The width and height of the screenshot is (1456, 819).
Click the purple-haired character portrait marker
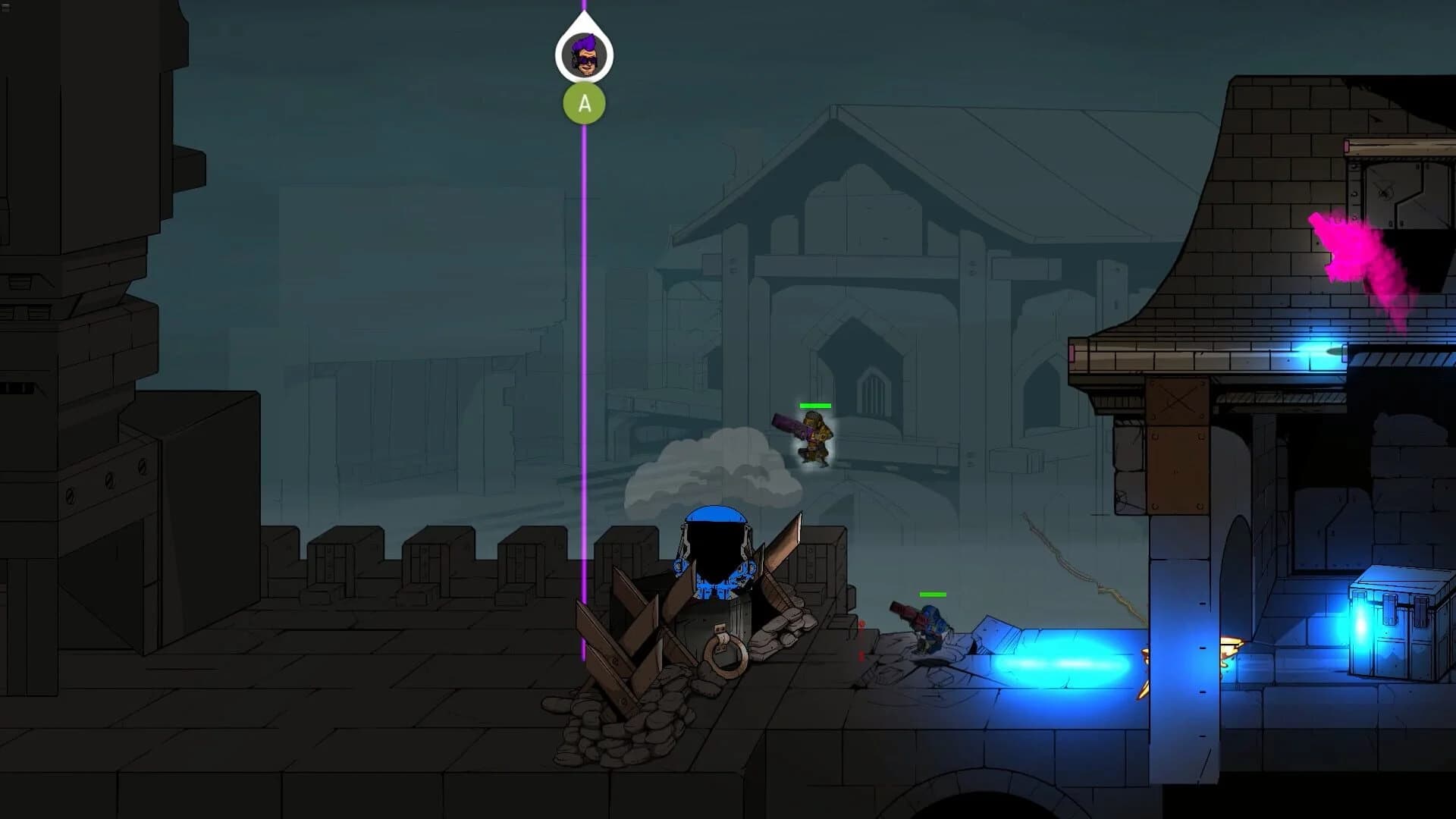[584, 53]
